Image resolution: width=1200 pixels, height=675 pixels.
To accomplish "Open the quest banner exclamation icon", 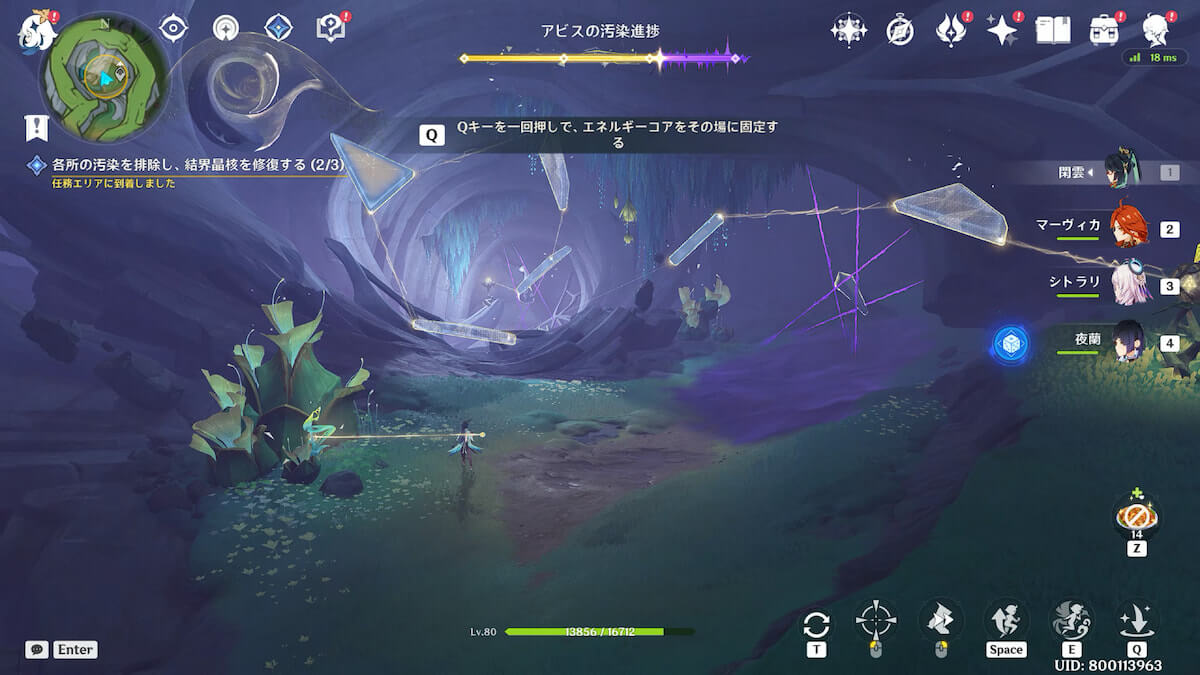I will (x=37, y=127).
